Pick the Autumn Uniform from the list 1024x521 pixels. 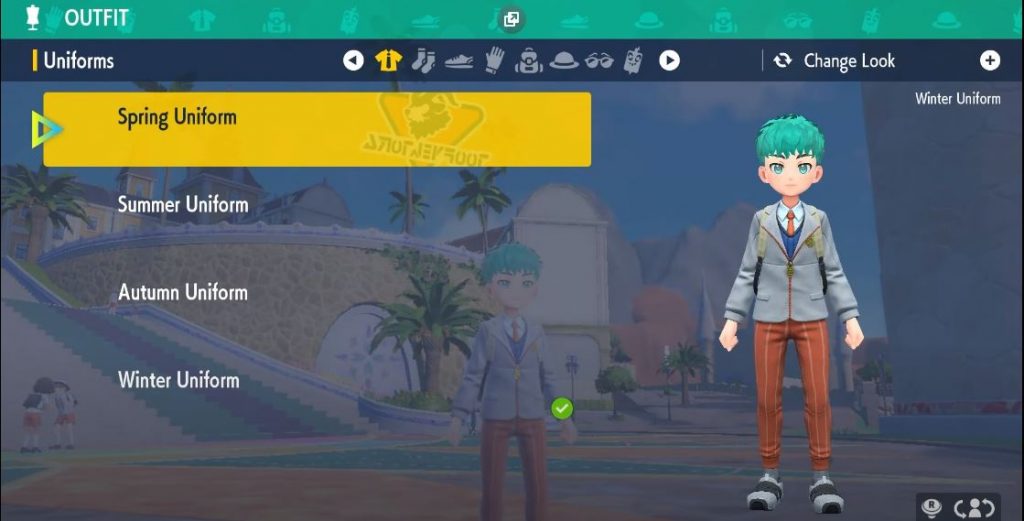(183, 293)
